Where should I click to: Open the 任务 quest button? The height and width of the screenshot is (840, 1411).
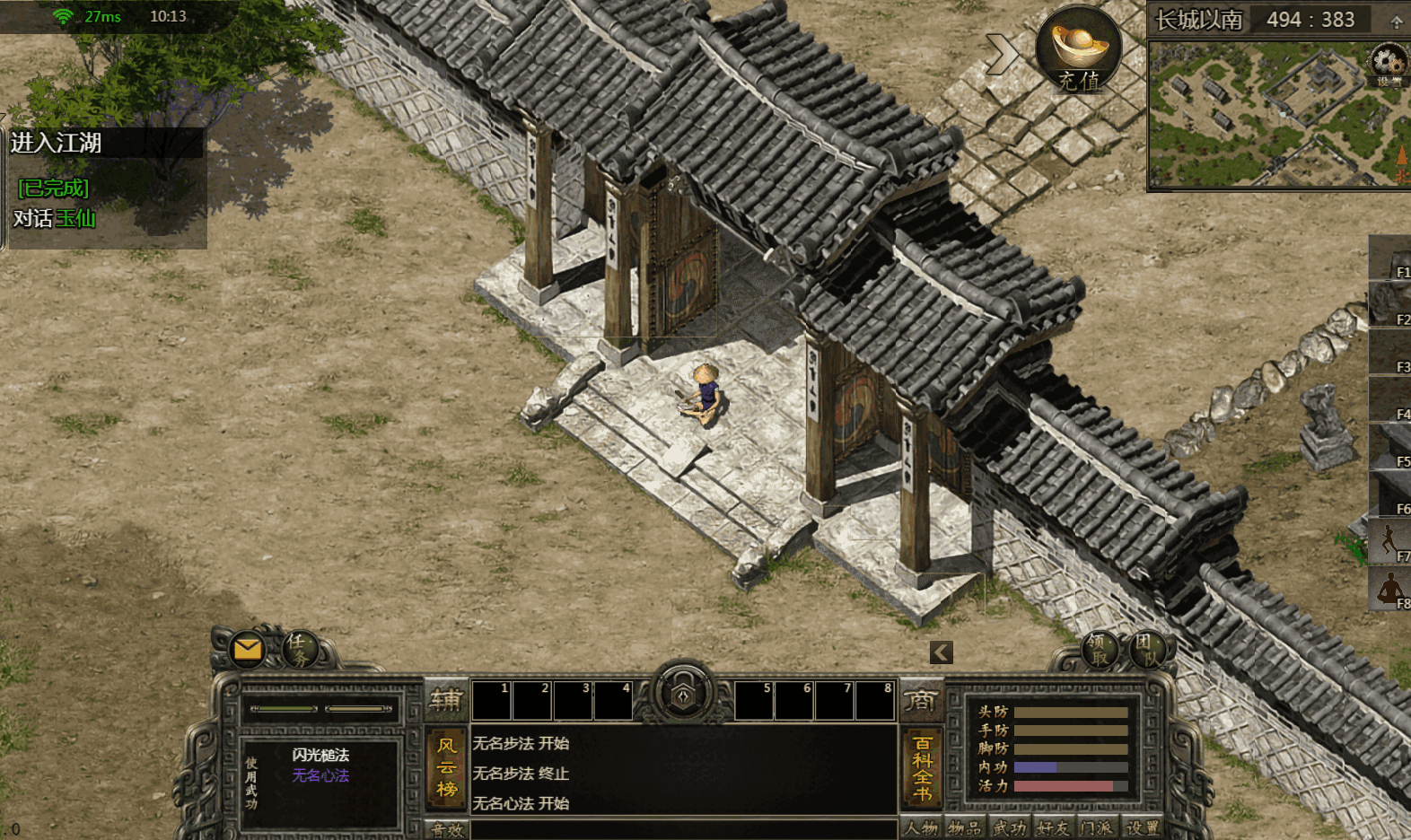point(300,648)
